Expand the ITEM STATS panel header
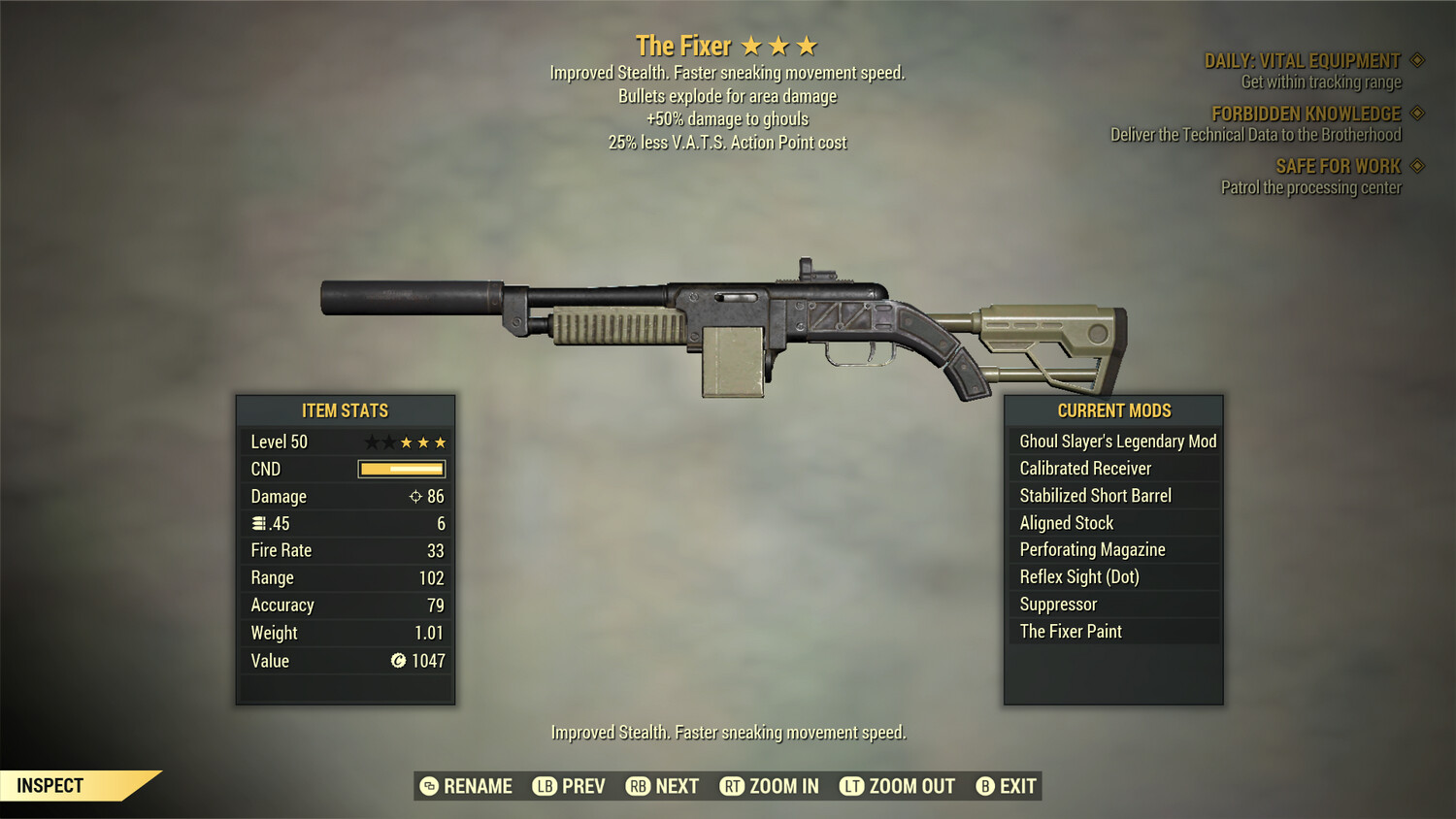This screenshot has width=1456, height=819. click(345, 410)
